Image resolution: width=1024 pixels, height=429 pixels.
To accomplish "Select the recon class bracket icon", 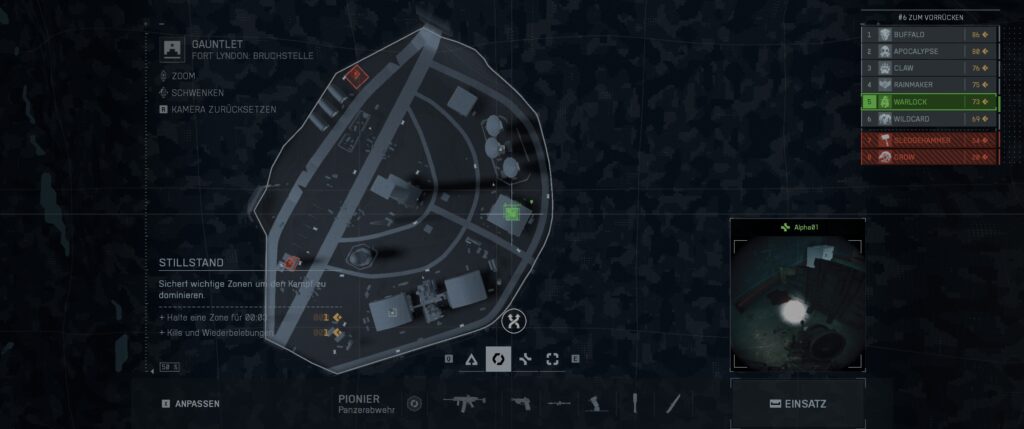I will click(x=552, y=359).
